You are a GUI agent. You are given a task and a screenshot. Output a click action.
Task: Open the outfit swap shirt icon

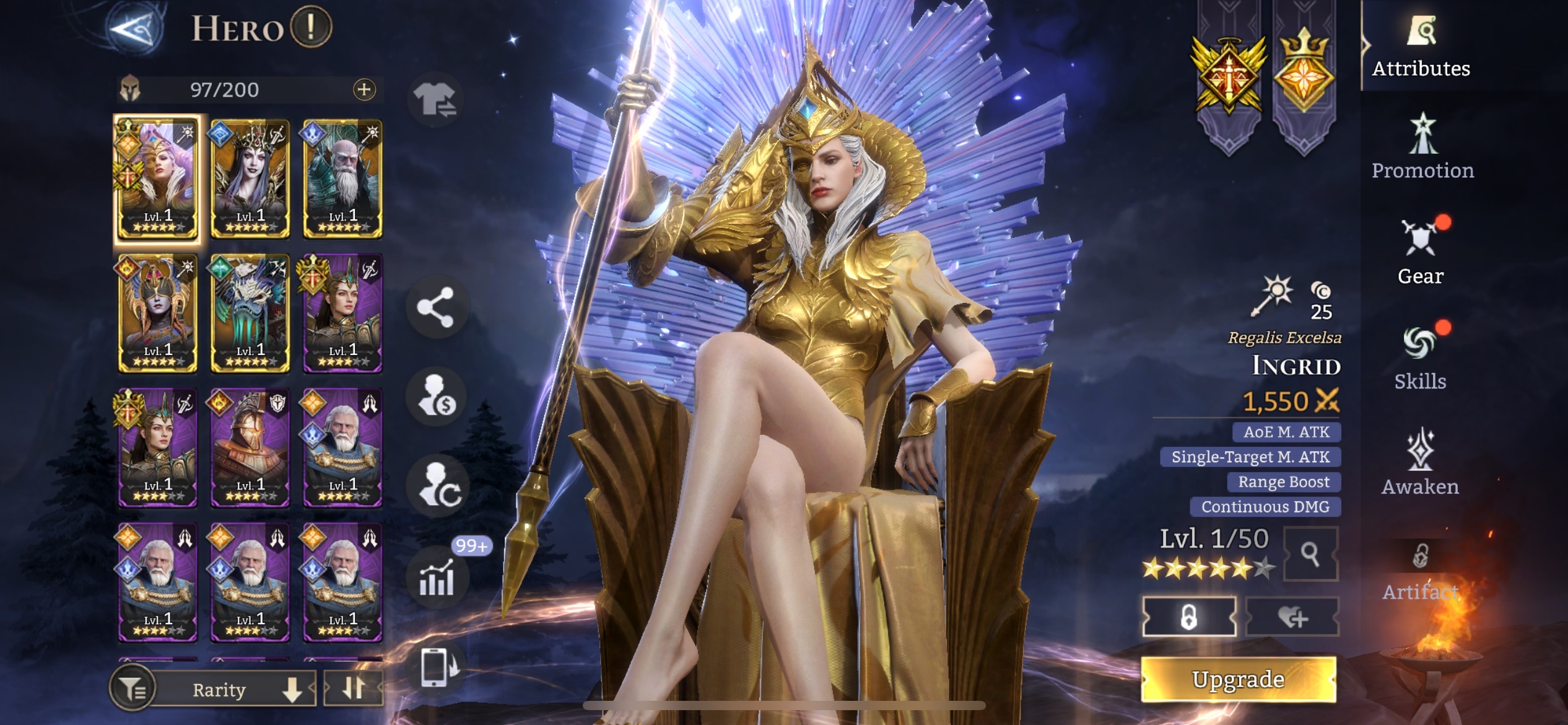[435, 99]
